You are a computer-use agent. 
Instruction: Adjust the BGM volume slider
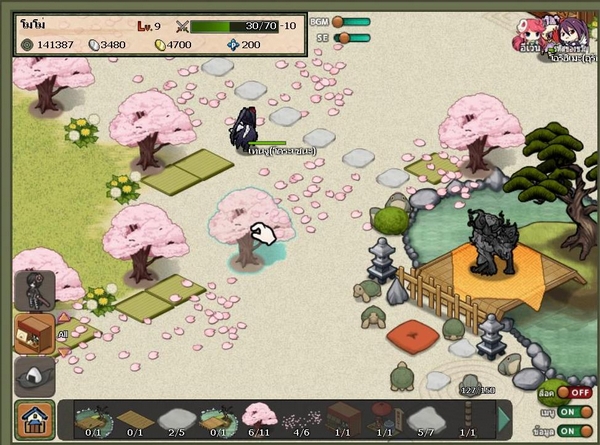point(351,21)
